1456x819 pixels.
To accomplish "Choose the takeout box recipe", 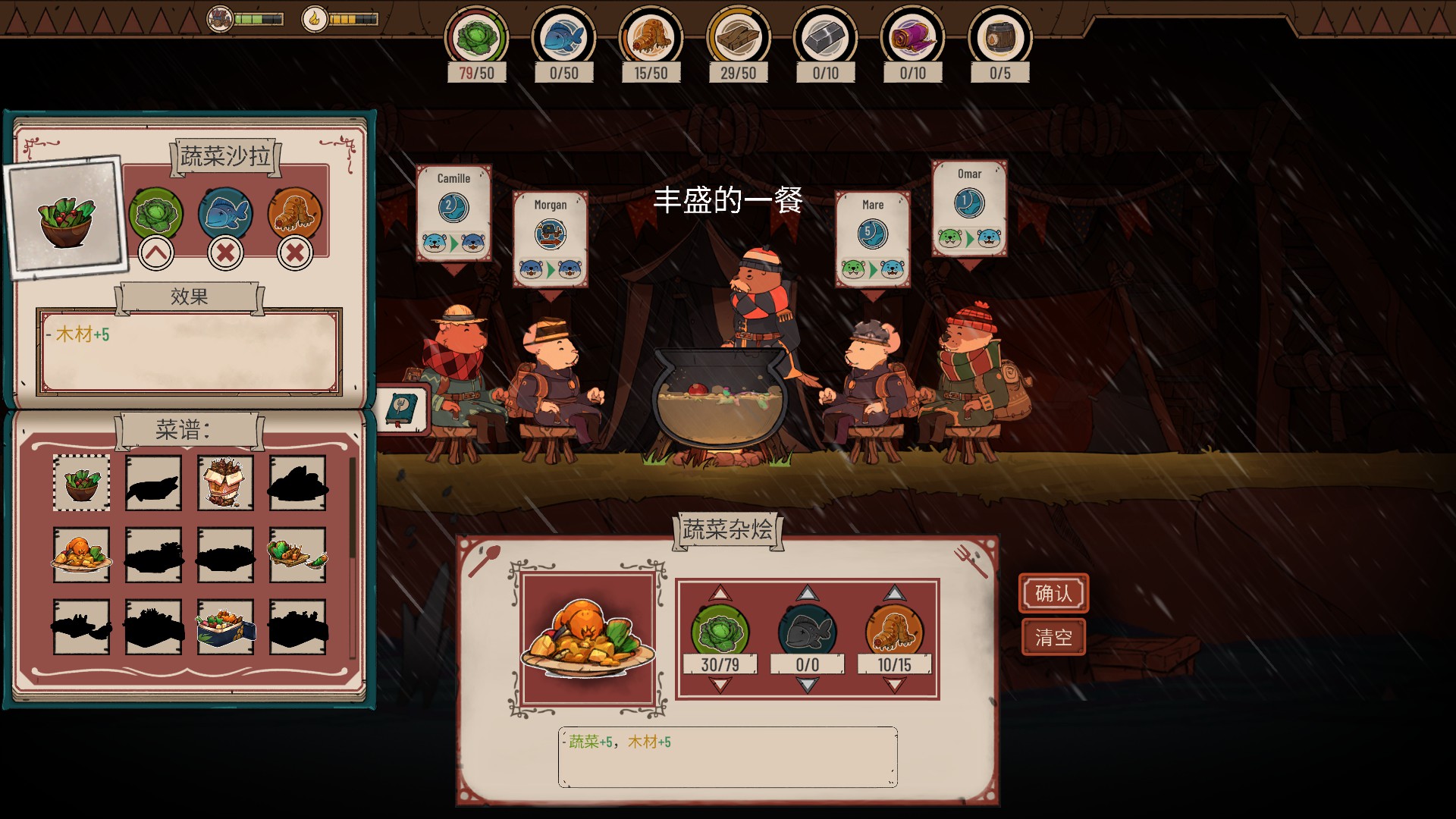I will point(225,482).
